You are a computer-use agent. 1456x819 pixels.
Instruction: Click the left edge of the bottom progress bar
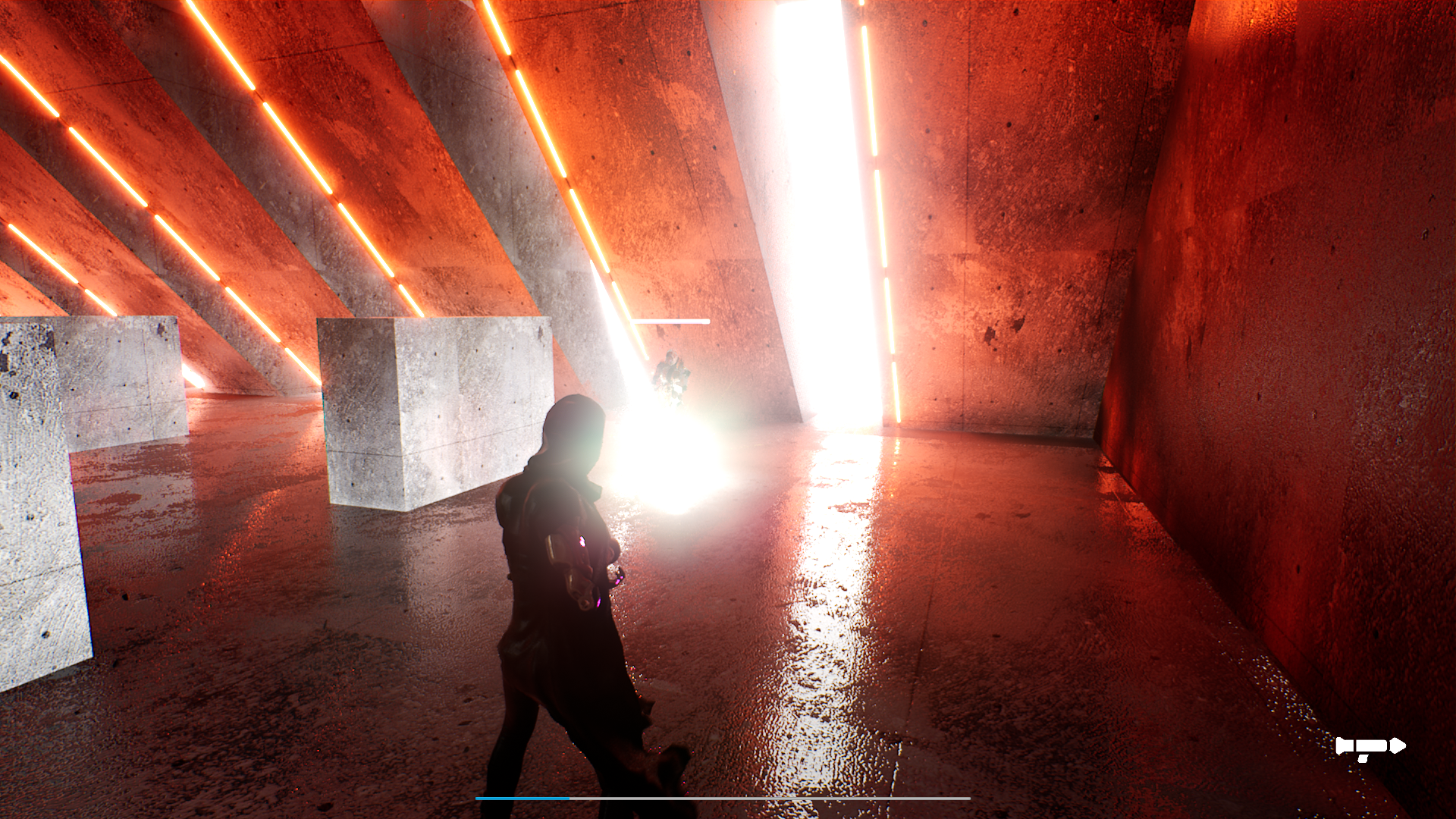click(x=477, y=798)
